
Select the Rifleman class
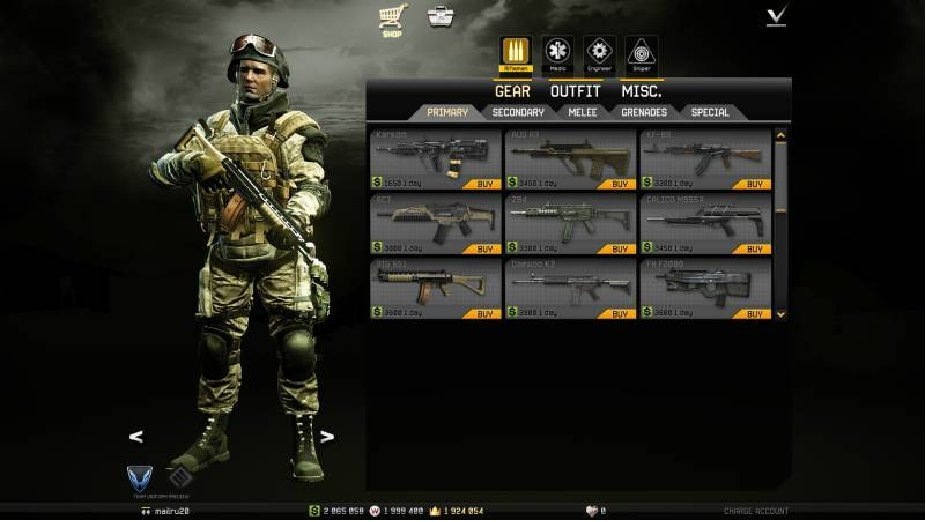(514, 54)
